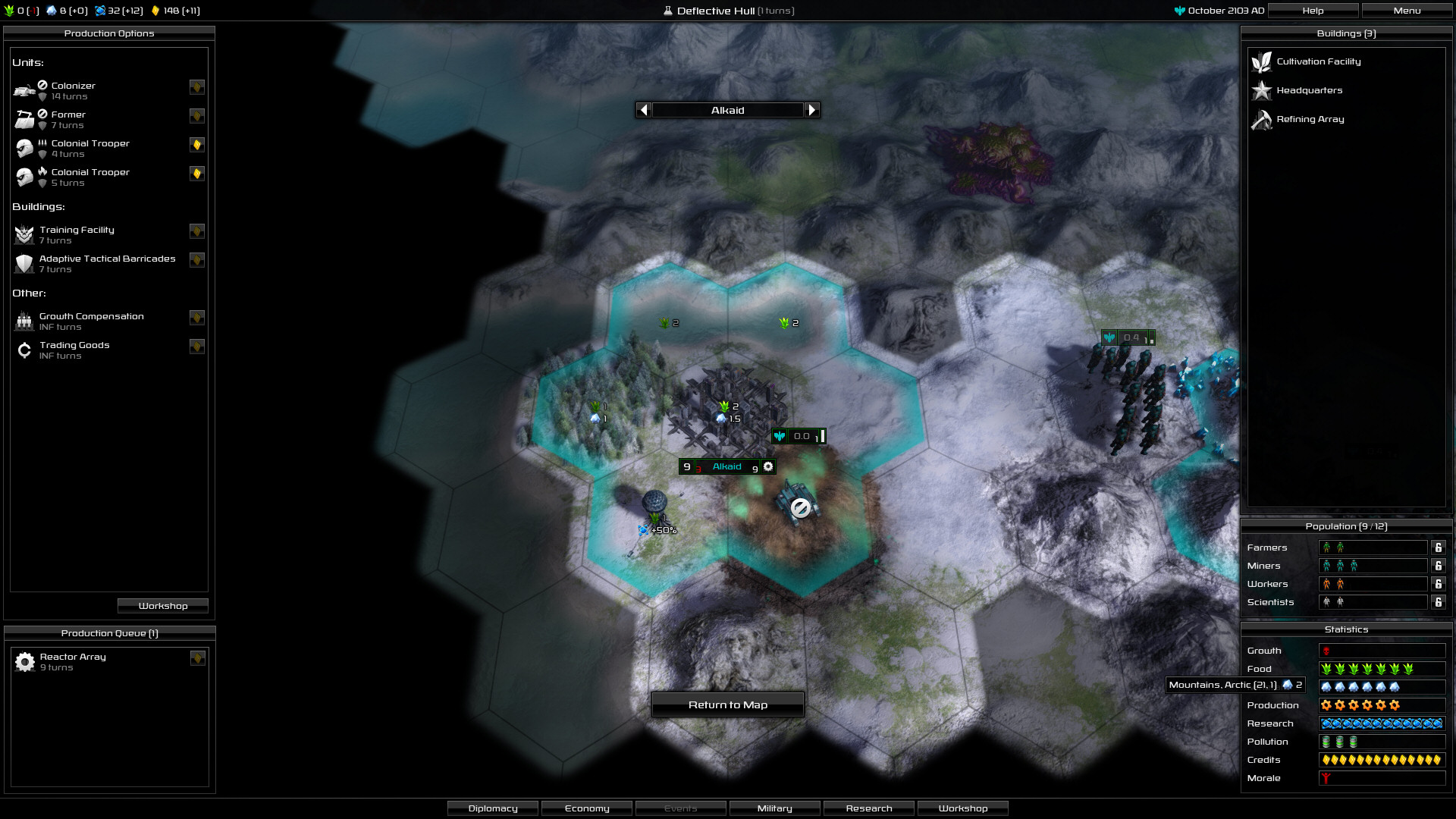Select the Cultivation Facility building

click(1318, 61)
